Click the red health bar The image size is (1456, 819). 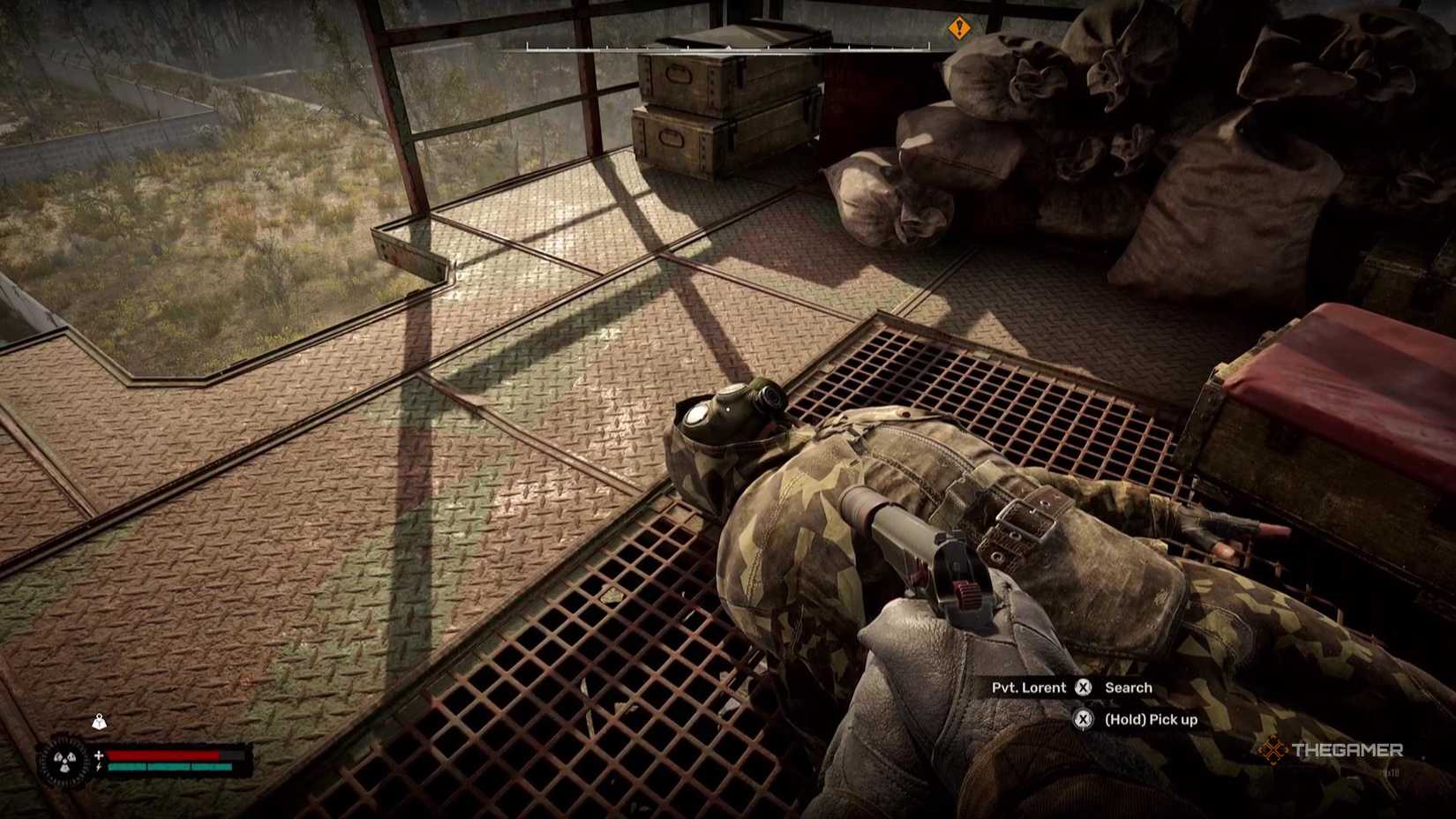click(163, 755)
